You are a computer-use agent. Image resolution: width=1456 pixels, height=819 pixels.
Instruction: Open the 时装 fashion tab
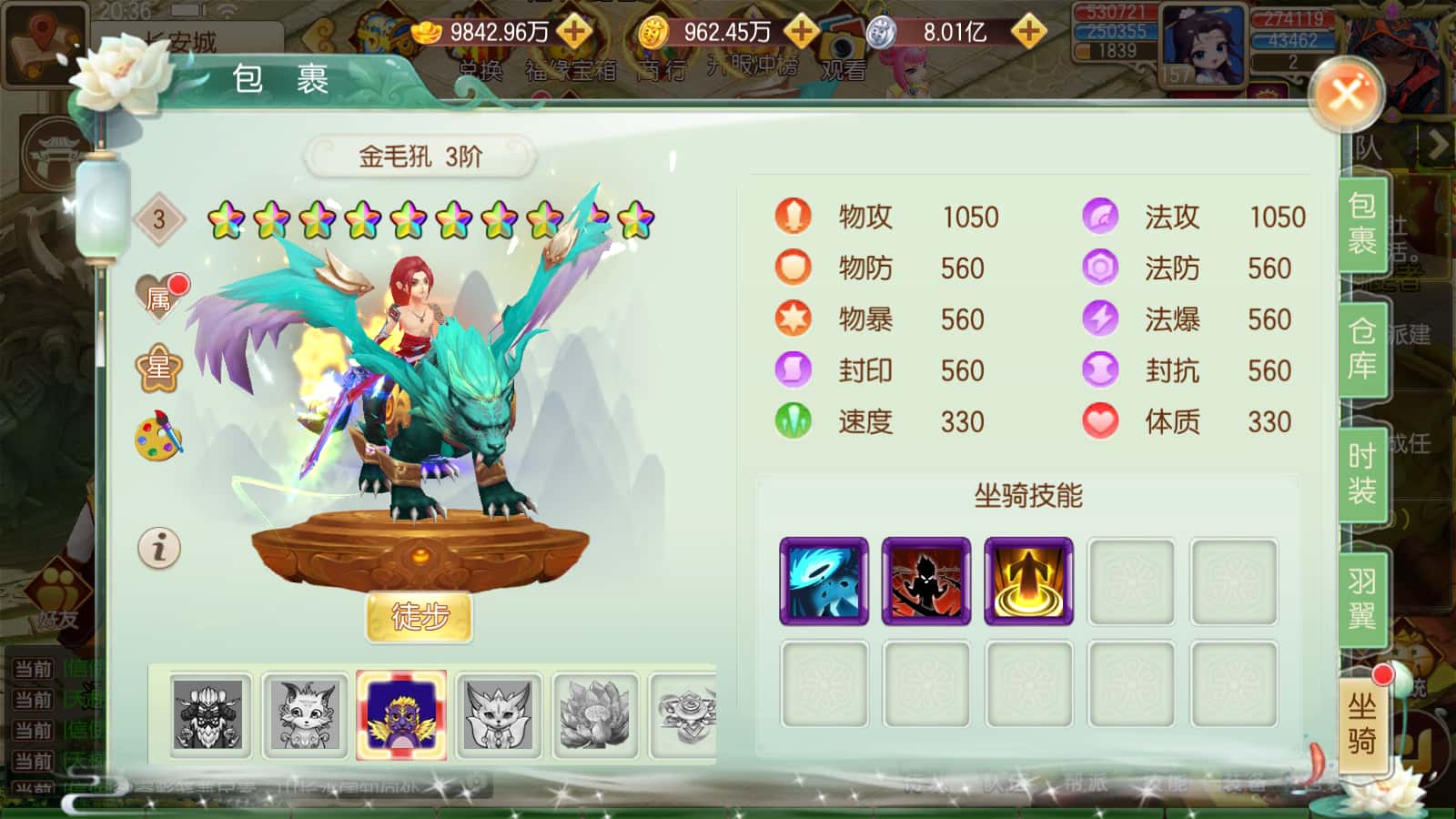[1362, 471]
